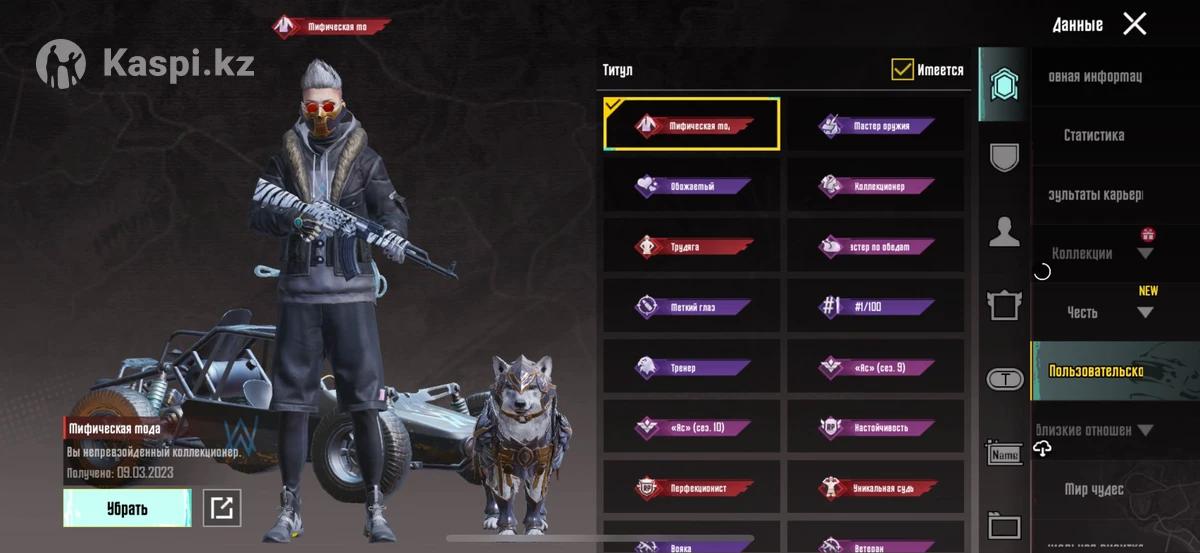Remove the equipped title with Убрать
This screenshot has width=1200, height=553.
pos(127,508)
